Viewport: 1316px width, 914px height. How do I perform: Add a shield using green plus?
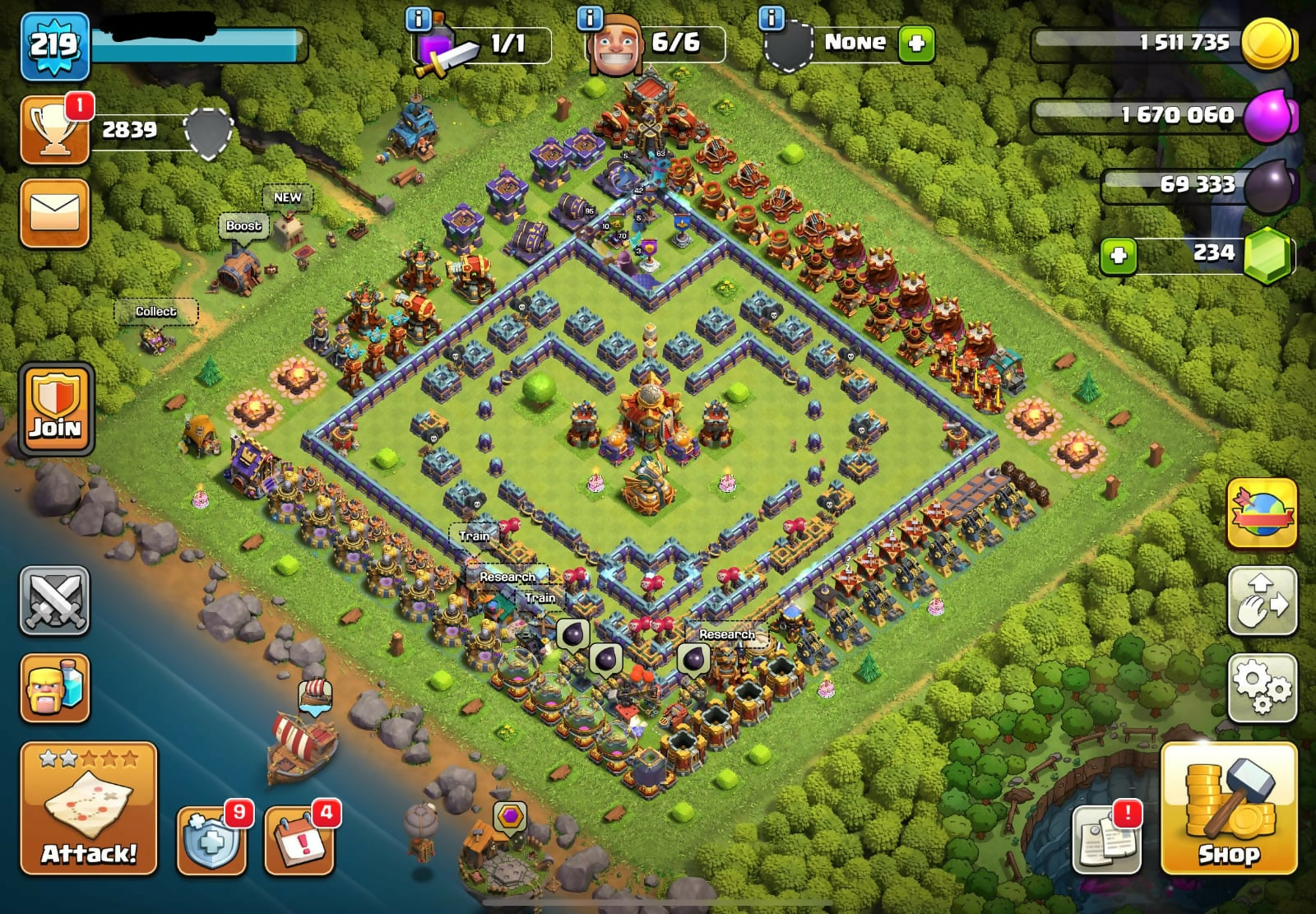click(916, 44)
